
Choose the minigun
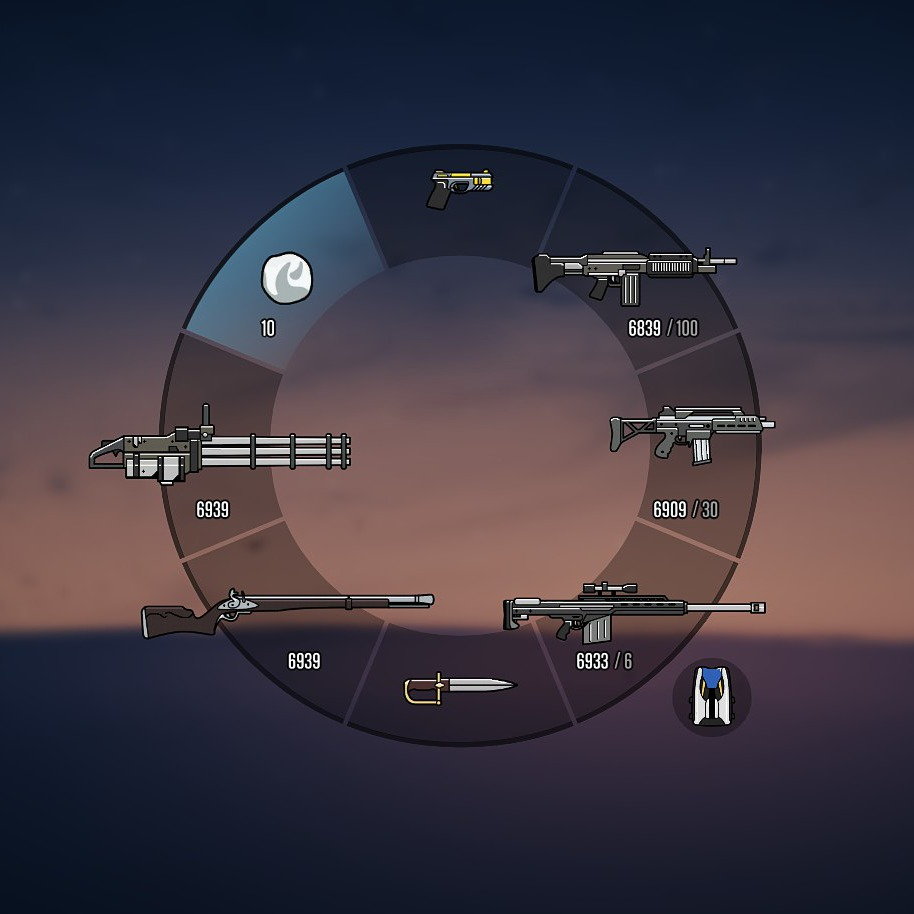coord(220,452)
